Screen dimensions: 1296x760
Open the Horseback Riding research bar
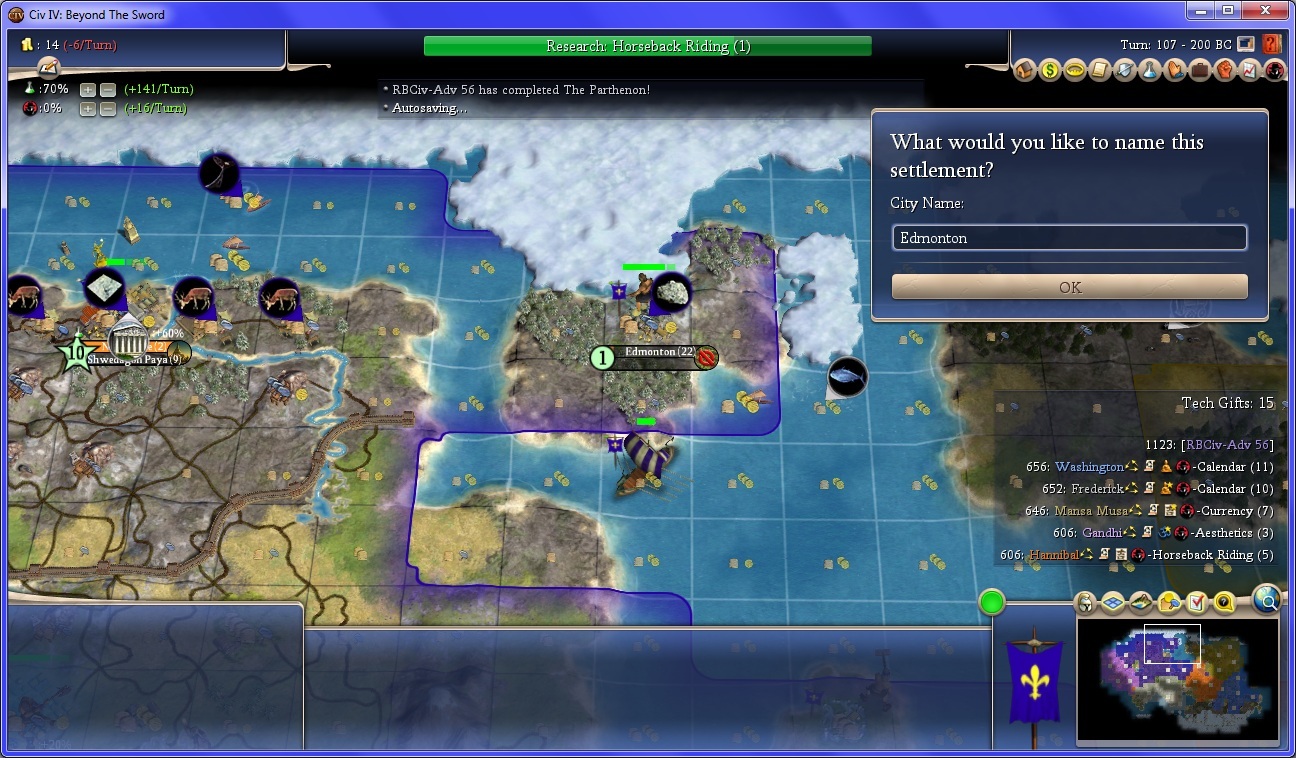click(647, 46)
